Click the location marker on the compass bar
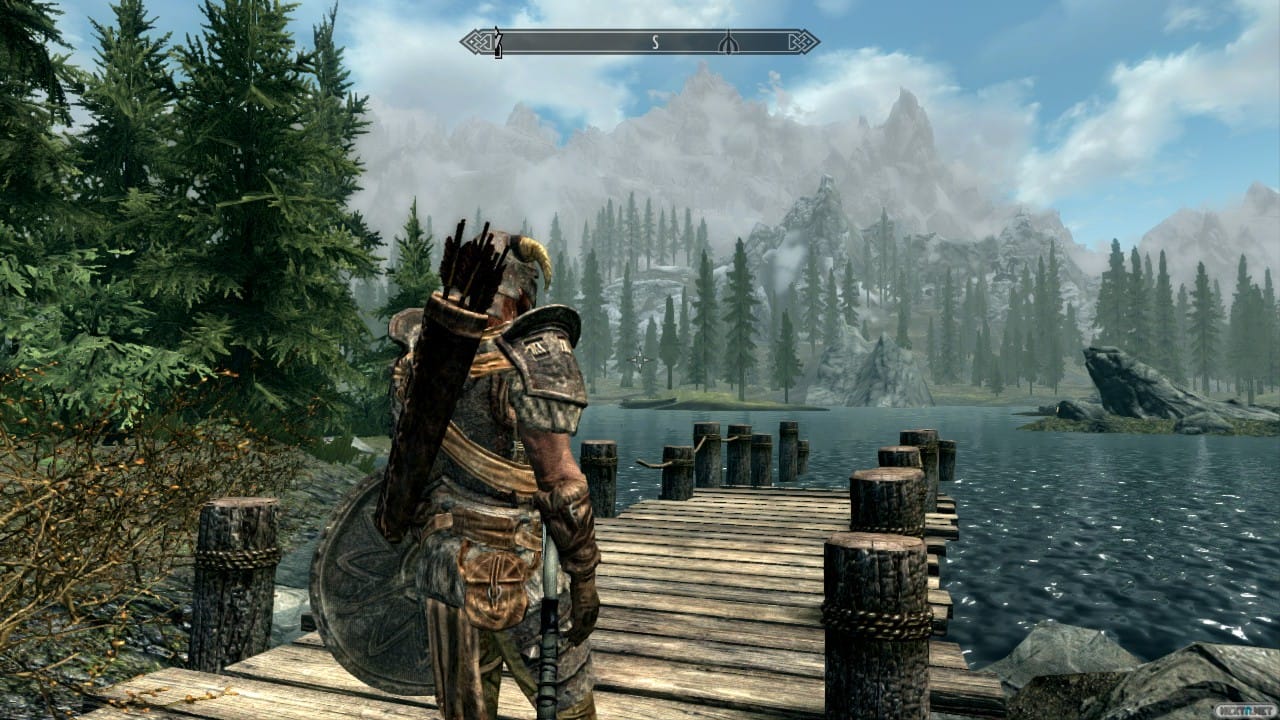The image size is (1280, 720). [x=729, y=42]
